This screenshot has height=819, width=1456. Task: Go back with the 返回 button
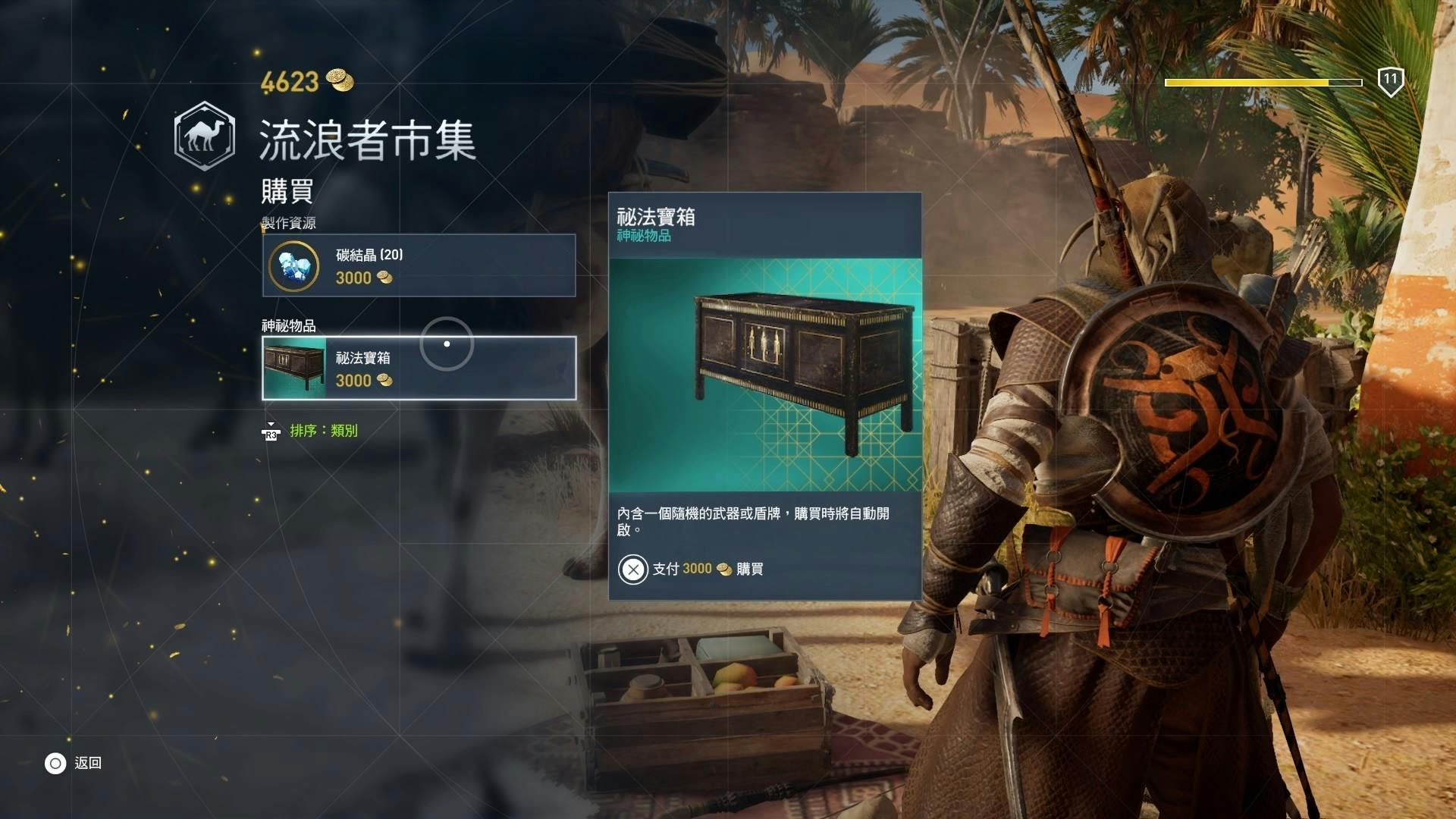point(74,763)
